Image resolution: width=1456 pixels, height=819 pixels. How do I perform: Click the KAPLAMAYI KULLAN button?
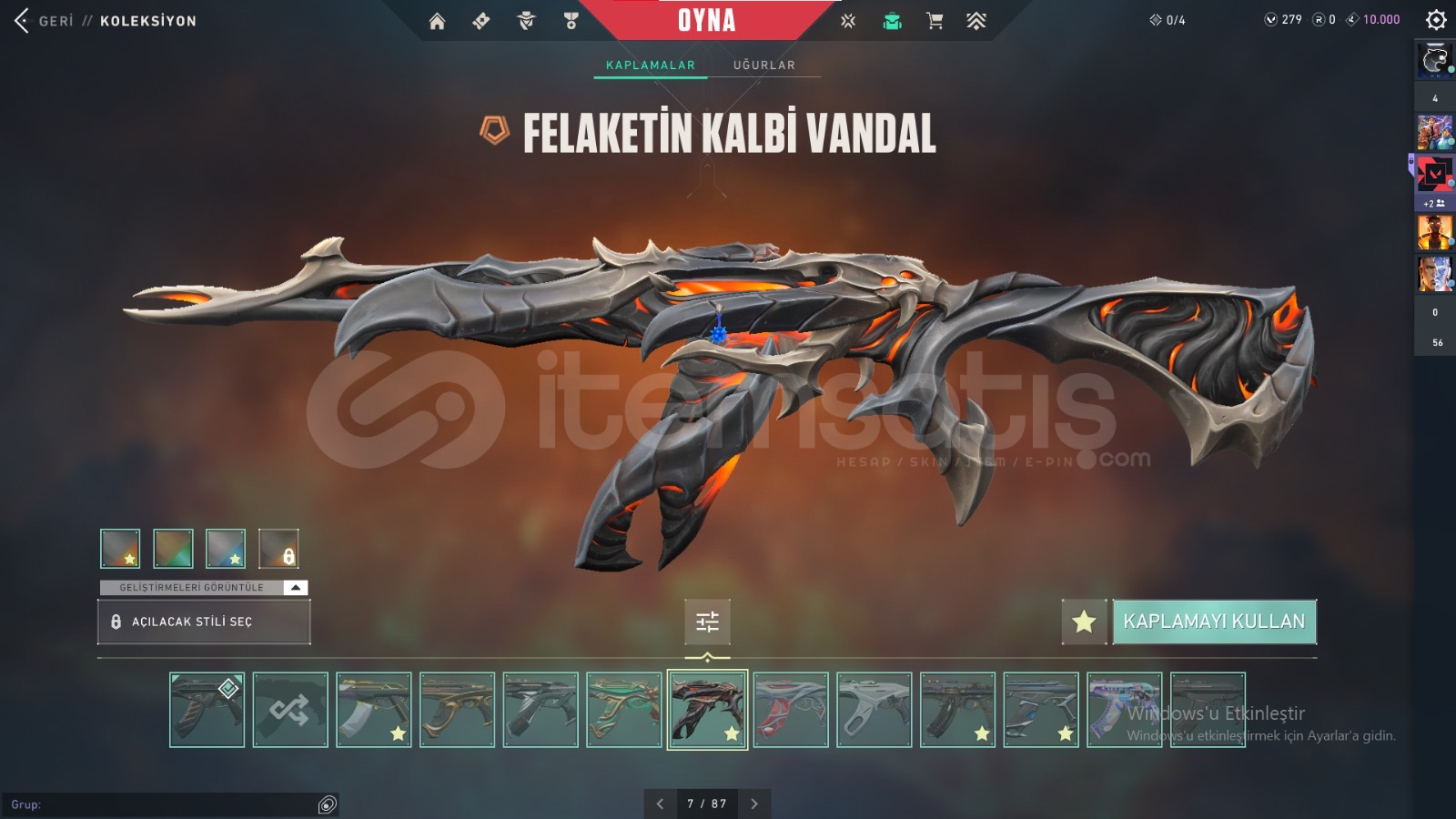tap(1213, 622)
